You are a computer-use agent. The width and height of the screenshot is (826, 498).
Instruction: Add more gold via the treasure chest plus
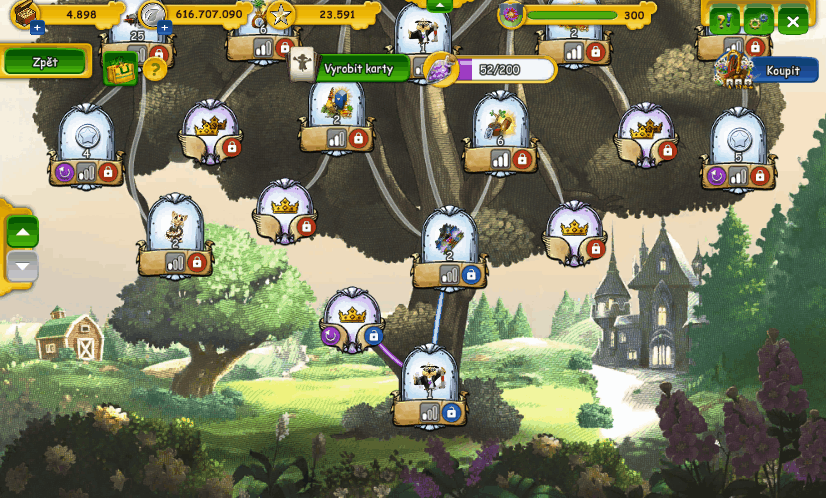pos(37,28)
